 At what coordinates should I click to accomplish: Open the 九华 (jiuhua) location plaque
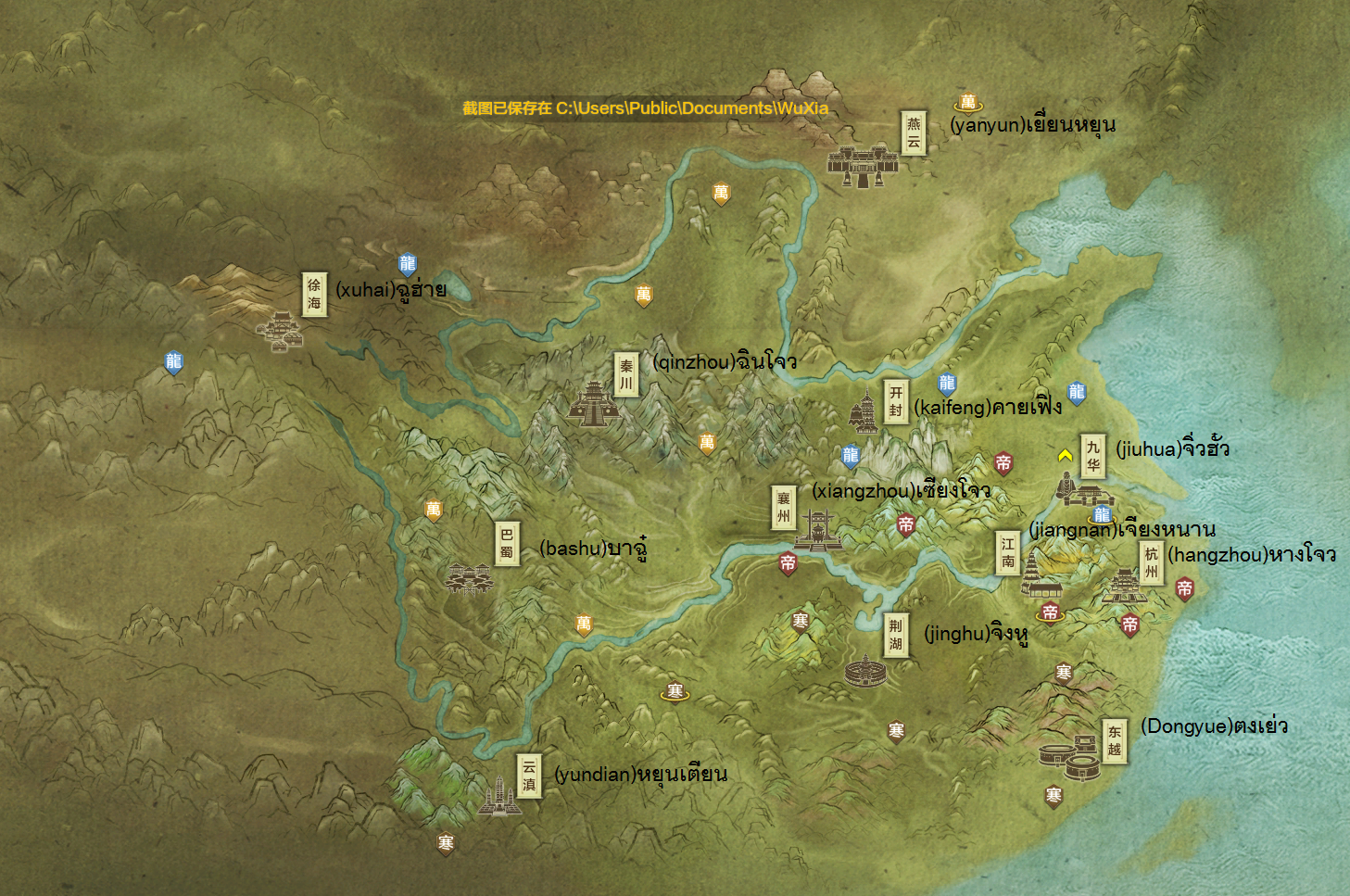pyautogui.click(x=1091, y=456)
